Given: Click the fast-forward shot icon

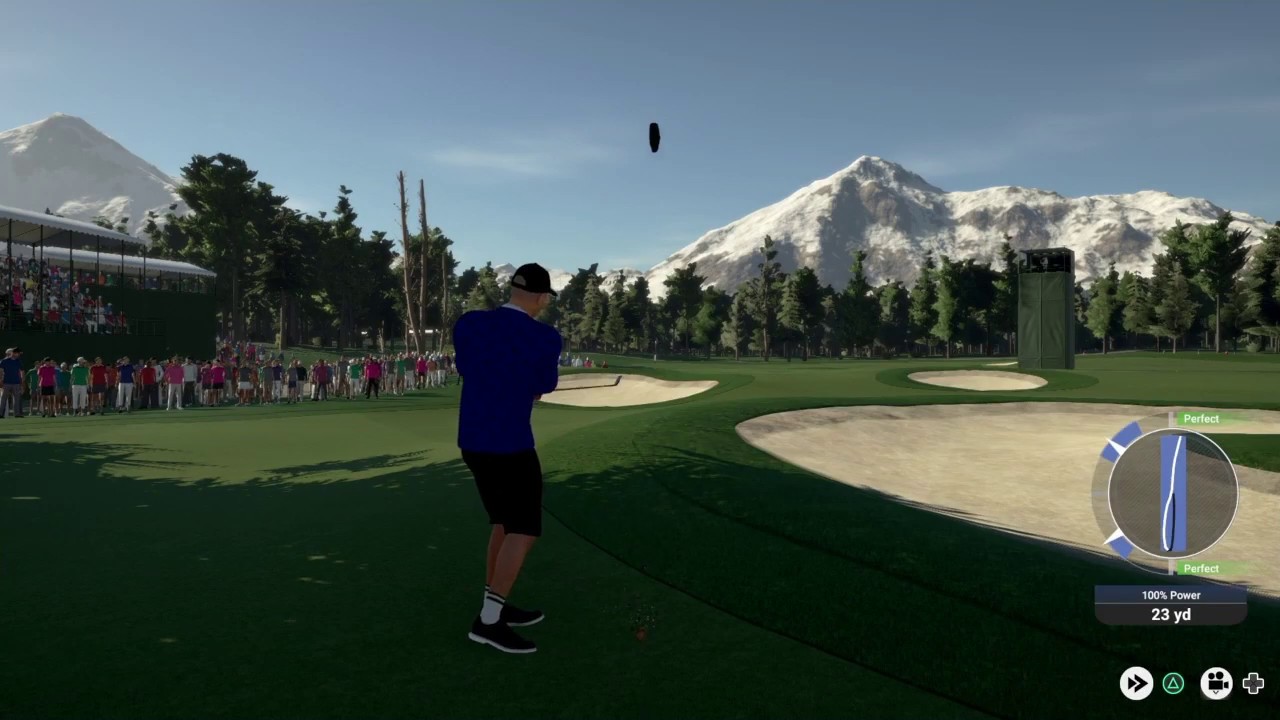Looking at the screenshot, I should 1136,683.
